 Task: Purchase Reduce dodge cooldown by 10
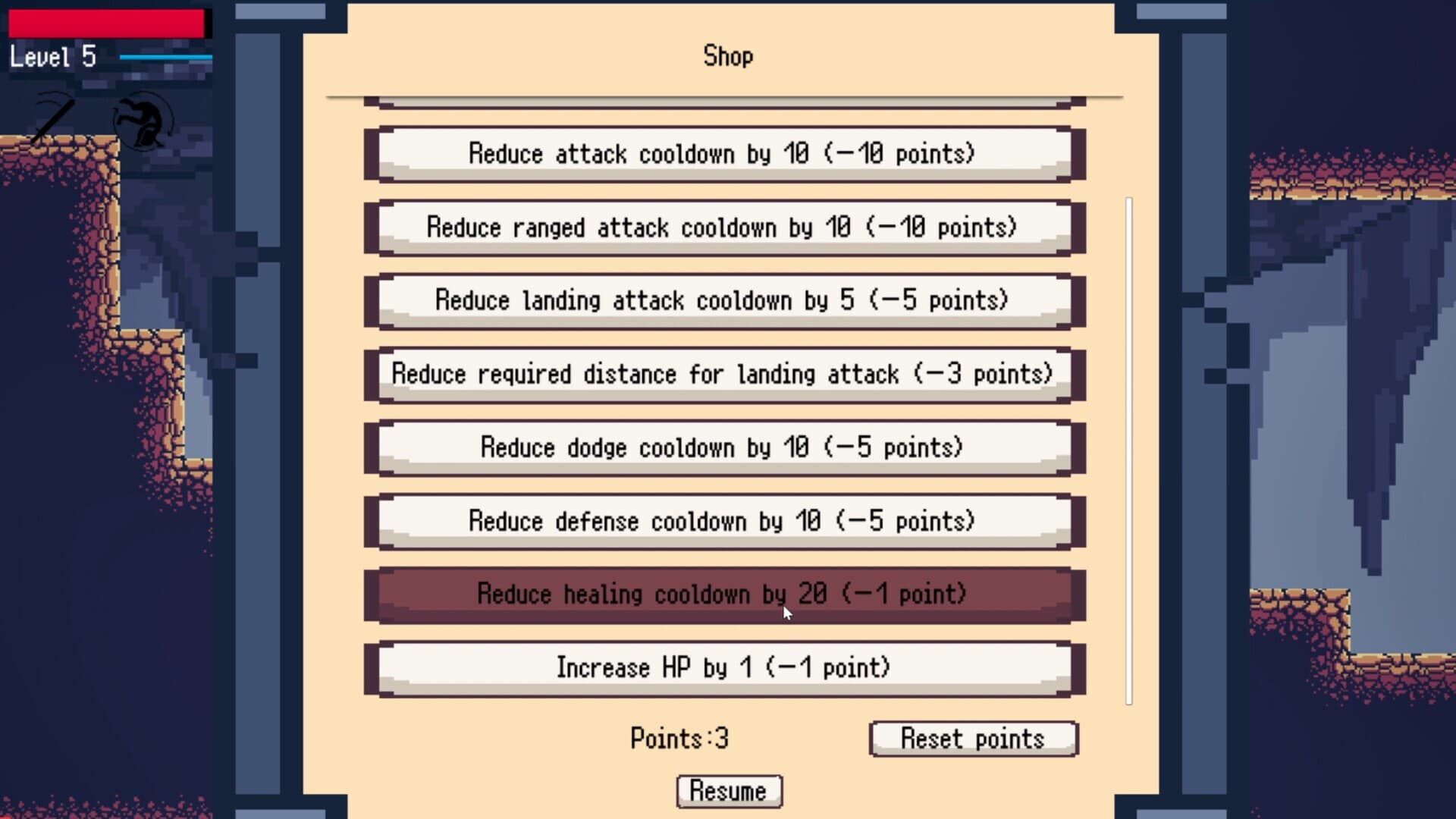[x=723, y=447]
